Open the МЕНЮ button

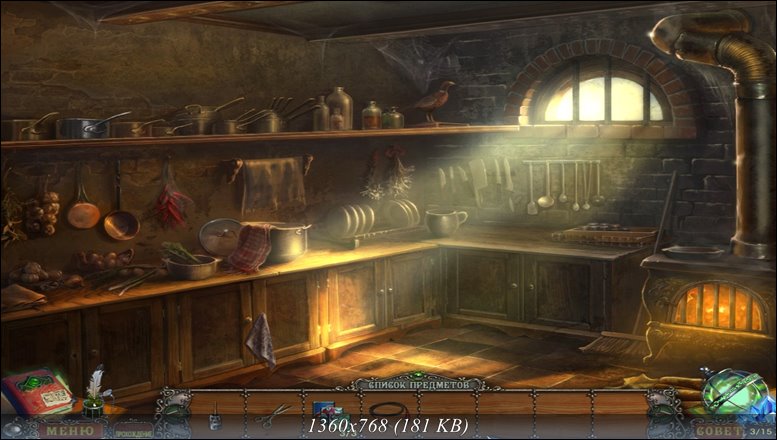(68, 431)
